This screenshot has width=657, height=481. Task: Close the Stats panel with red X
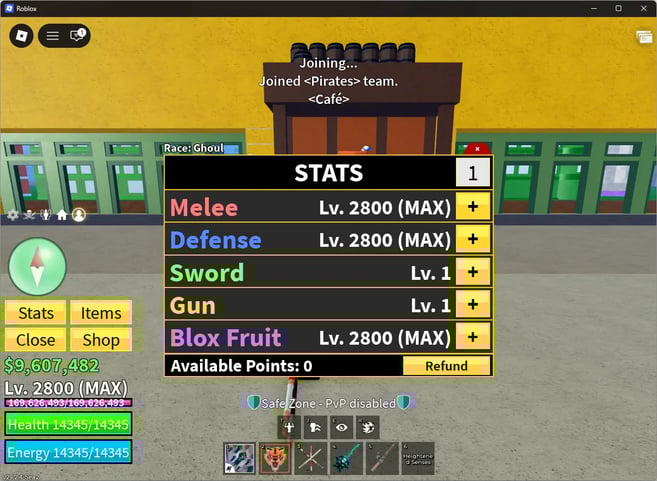coord(478,148)
